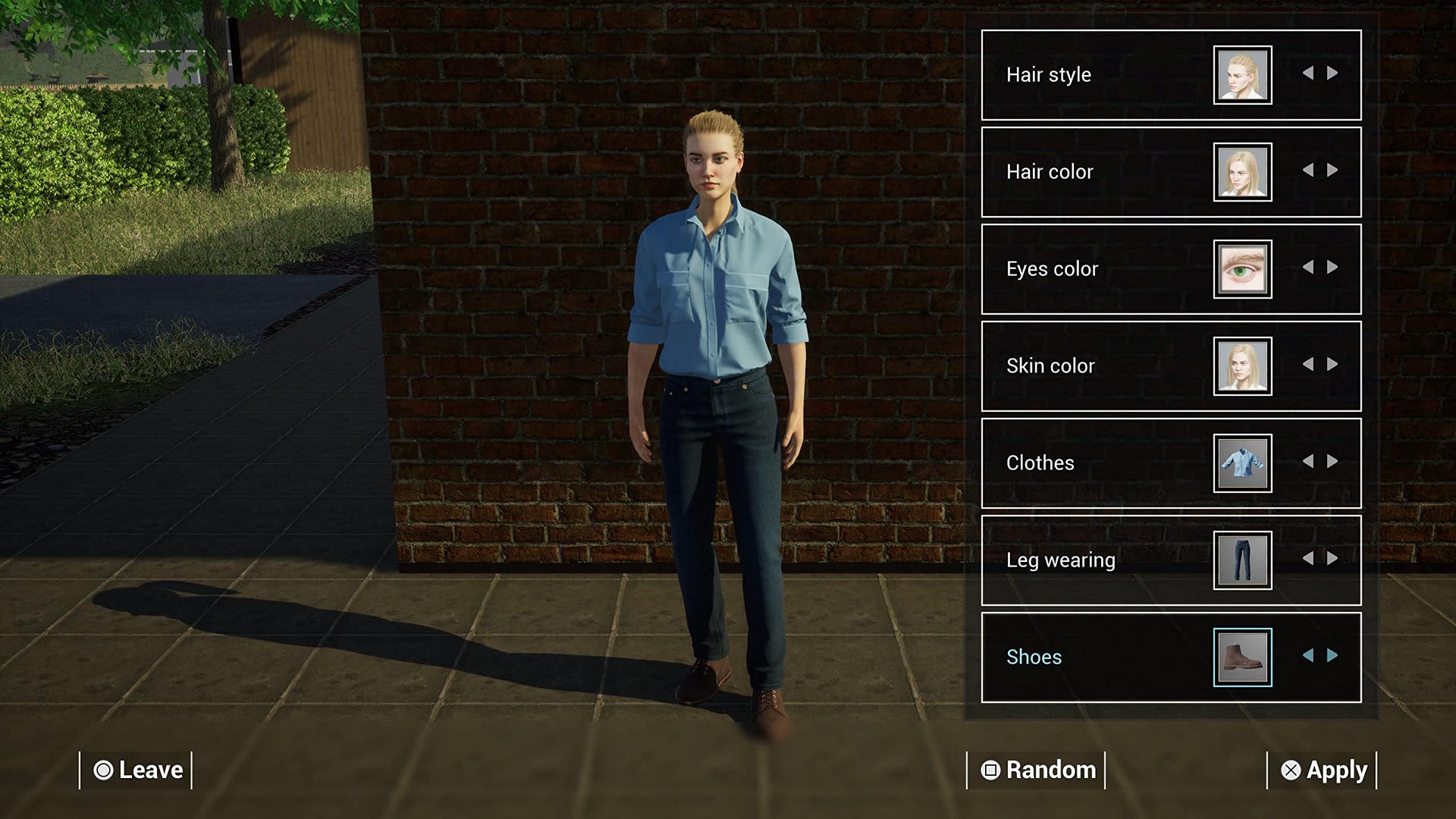
Task: Go to previous Shoes option
Action: 1308,656
